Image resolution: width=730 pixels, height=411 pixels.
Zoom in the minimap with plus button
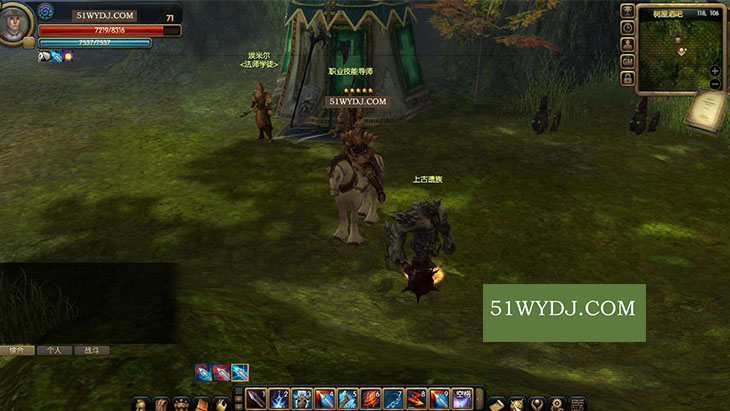click(x=715, y=71)
